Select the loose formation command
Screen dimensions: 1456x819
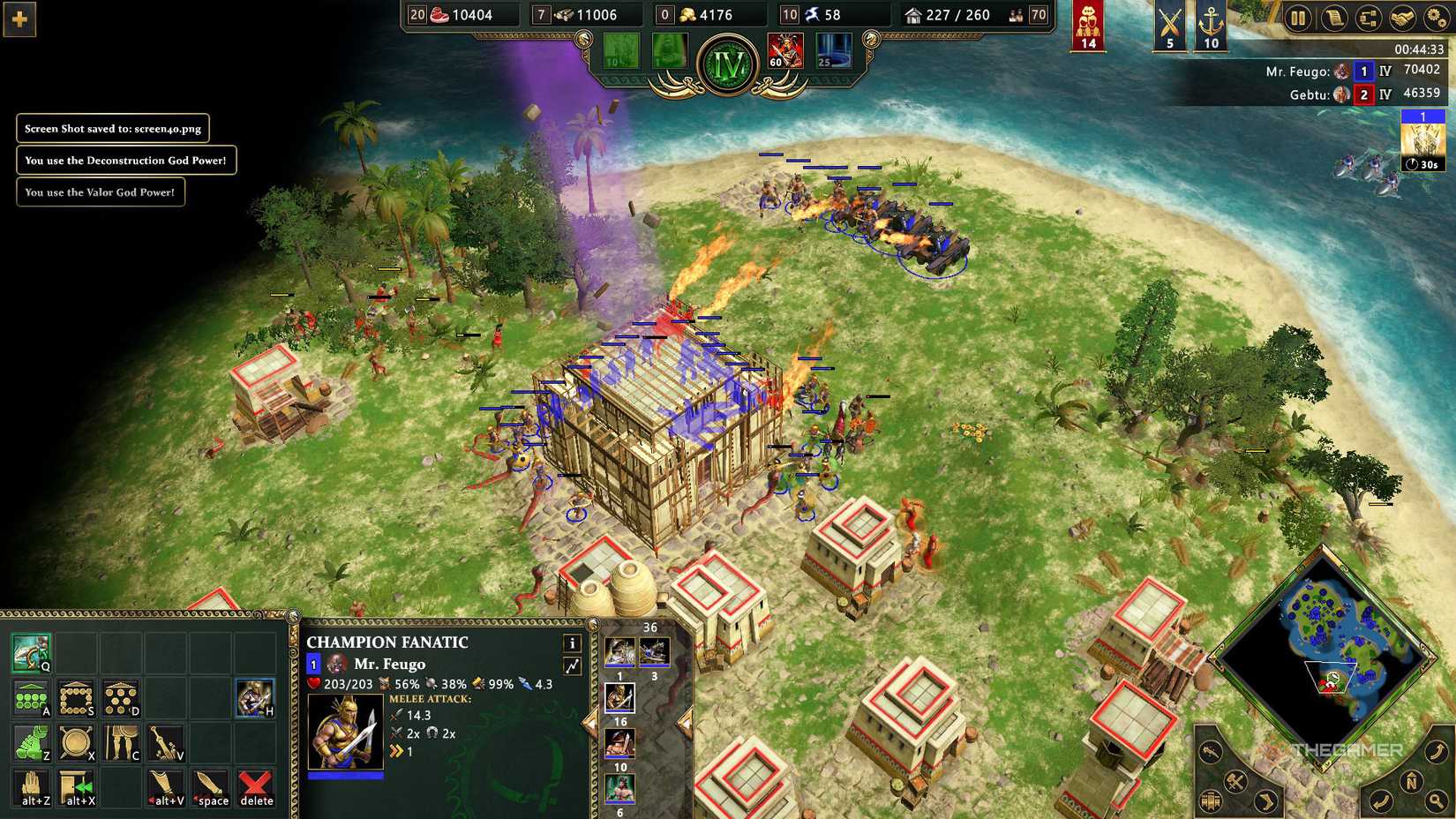coord(120,697)
